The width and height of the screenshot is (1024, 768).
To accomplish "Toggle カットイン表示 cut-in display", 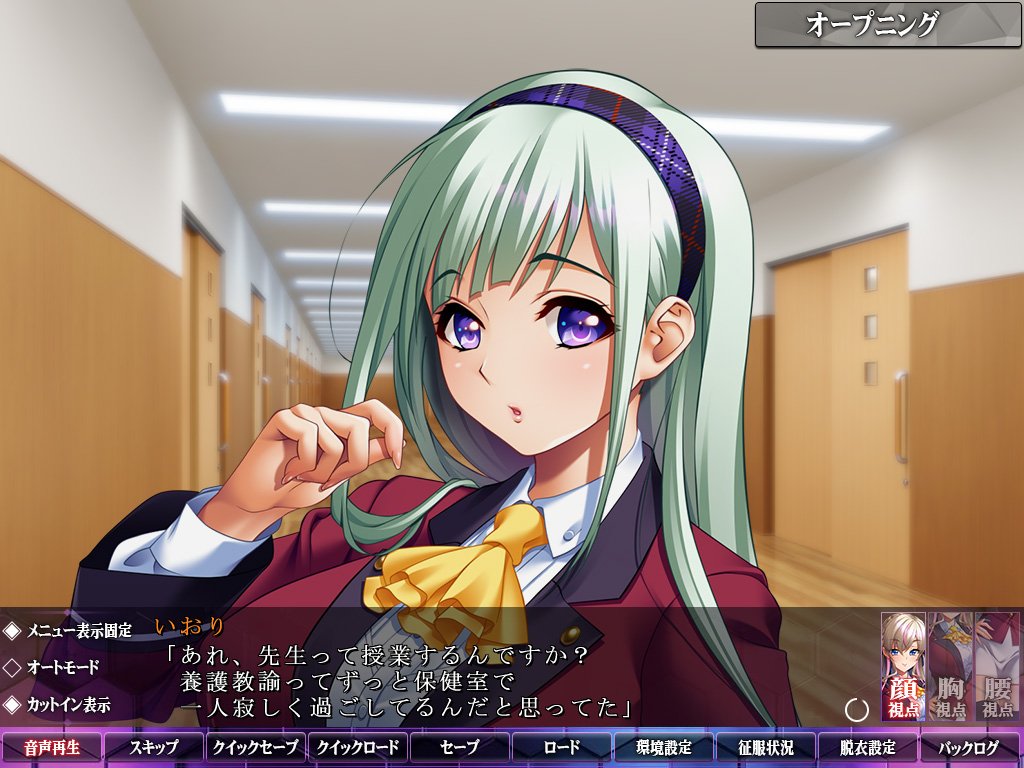I will pos(58,704).
